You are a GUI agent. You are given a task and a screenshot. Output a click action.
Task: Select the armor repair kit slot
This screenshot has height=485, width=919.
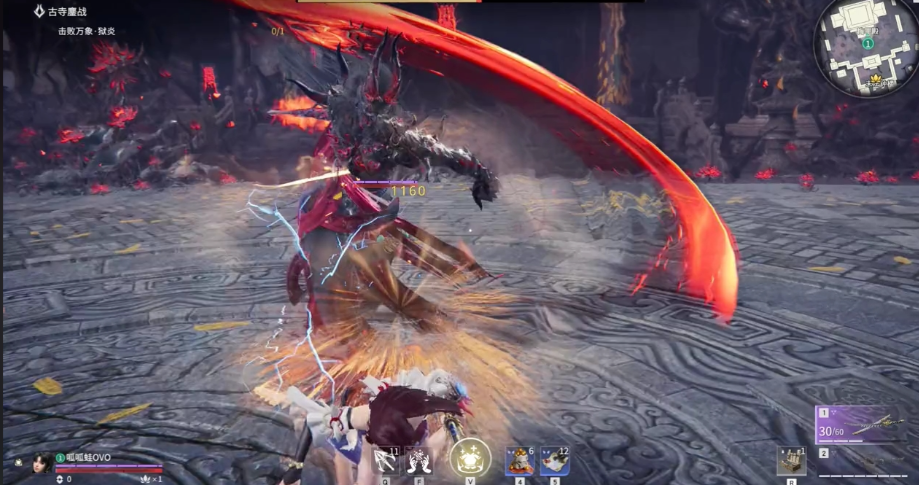pos(791,460)
